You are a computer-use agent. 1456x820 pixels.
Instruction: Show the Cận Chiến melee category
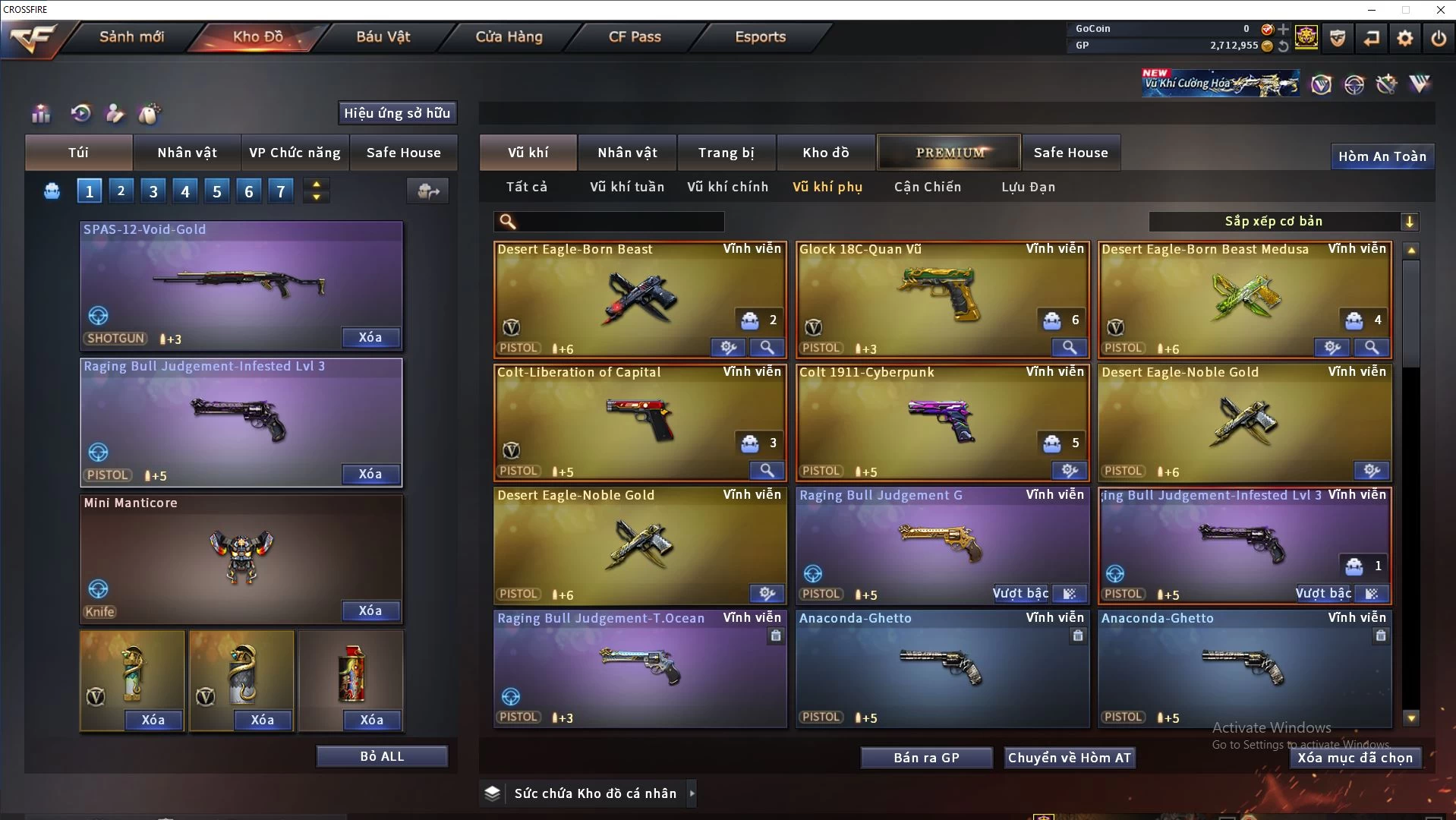(927, 187)
